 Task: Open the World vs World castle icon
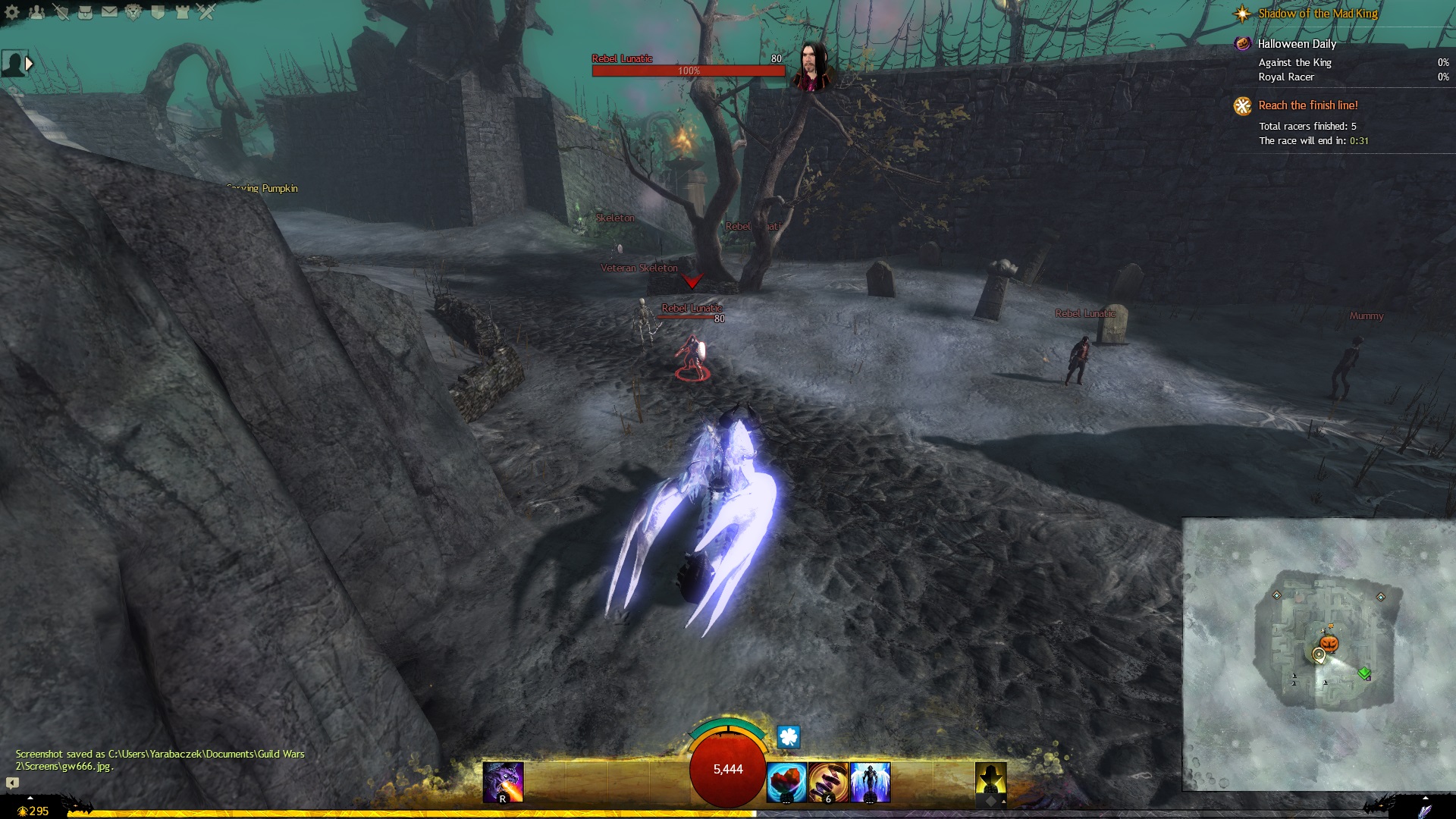182,12
